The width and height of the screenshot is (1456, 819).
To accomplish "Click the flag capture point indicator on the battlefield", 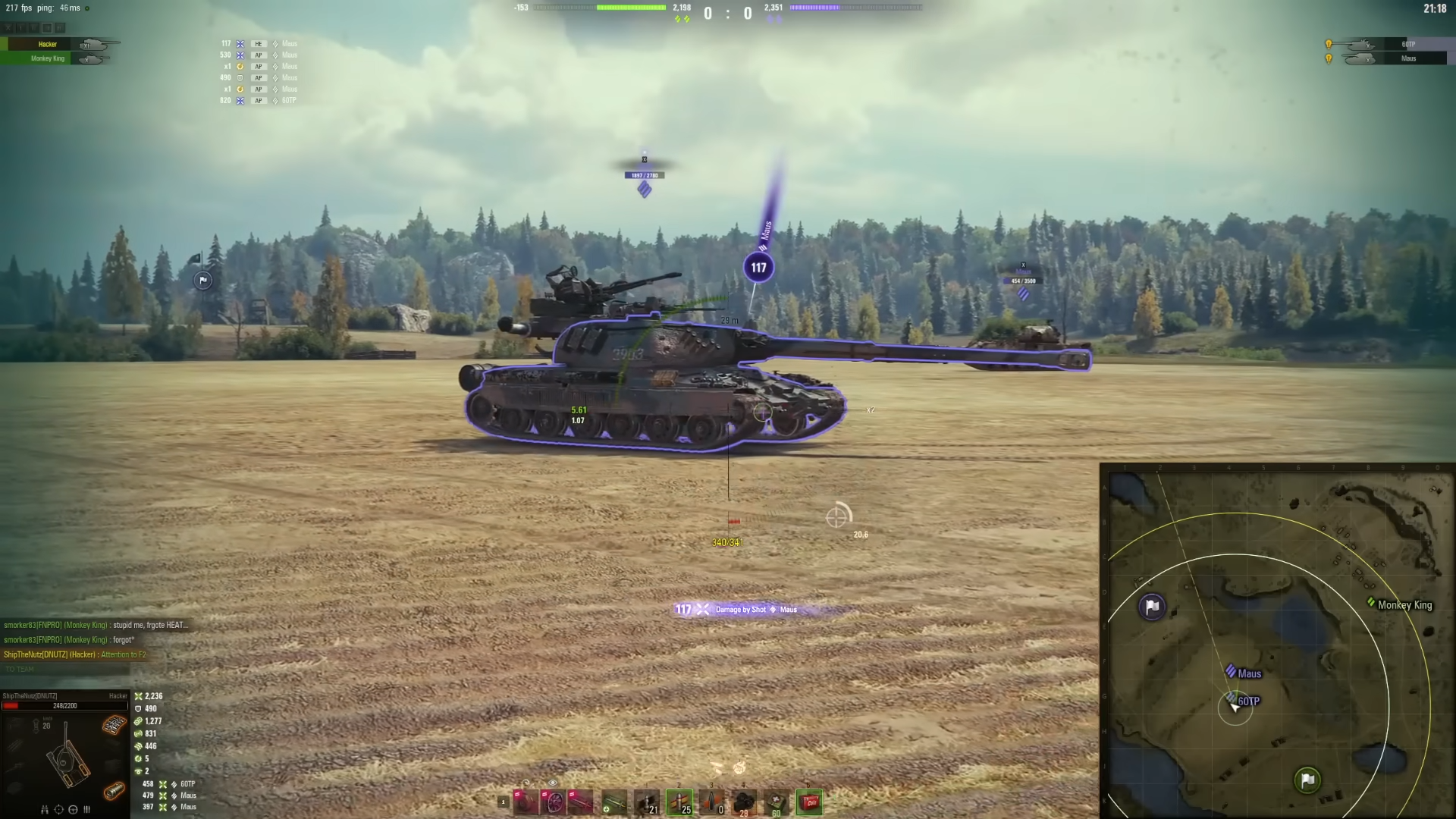I will tap(201, 281).
